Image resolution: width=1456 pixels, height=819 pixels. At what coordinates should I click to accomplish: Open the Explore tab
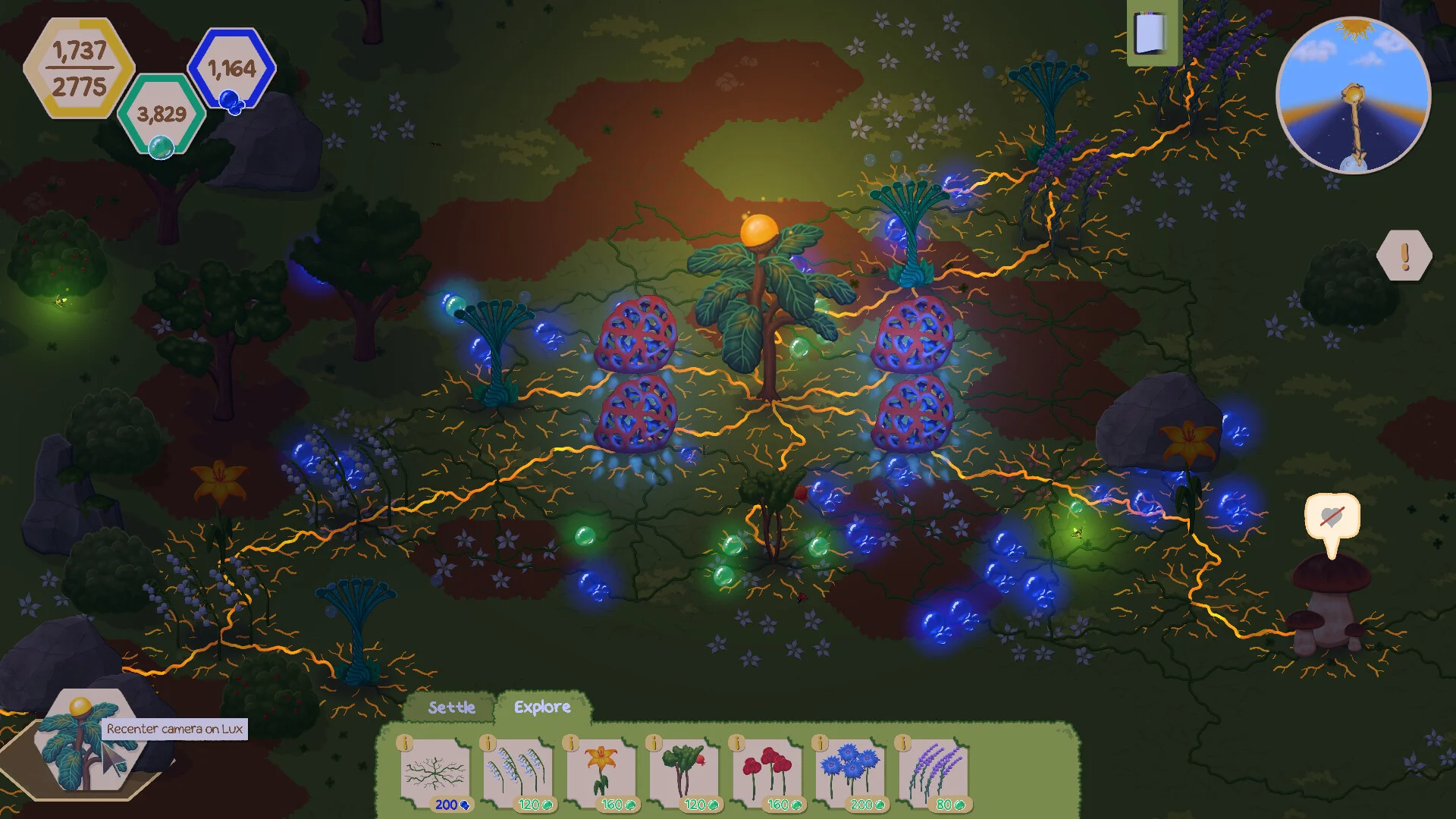pyautogui.click(x=542, y=707)
